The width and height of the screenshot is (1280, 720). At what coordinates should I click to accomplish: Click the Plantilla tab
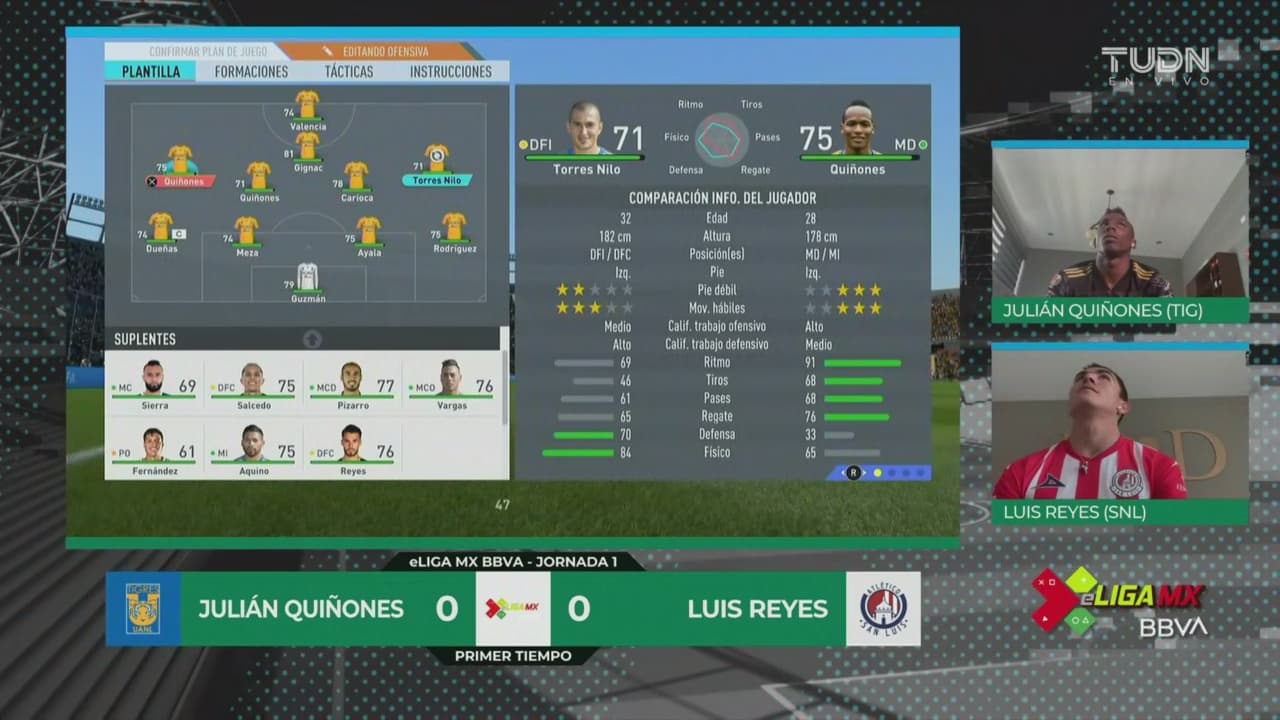tap(151, 72)
